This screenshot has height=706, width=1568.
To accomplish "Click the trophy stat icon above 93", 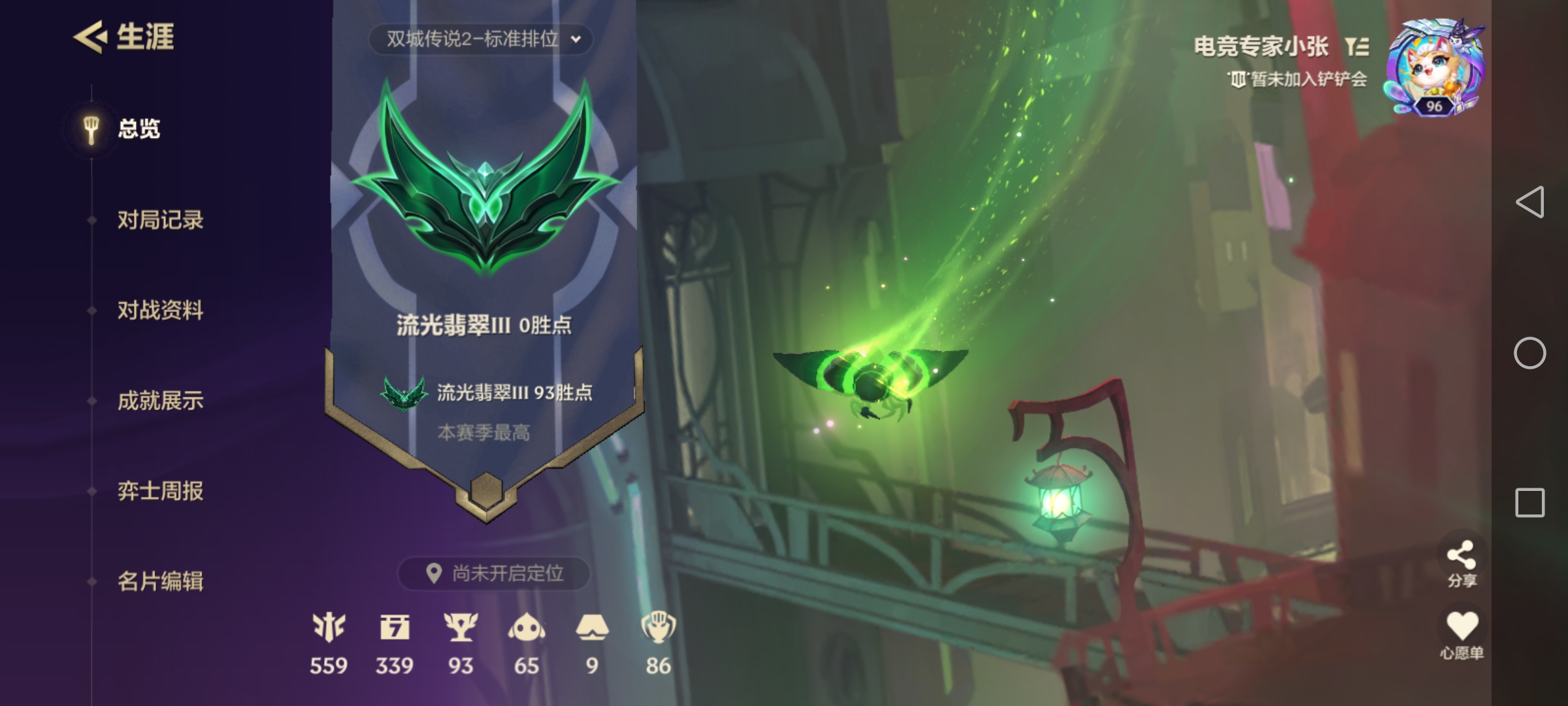I will [461, 626].
